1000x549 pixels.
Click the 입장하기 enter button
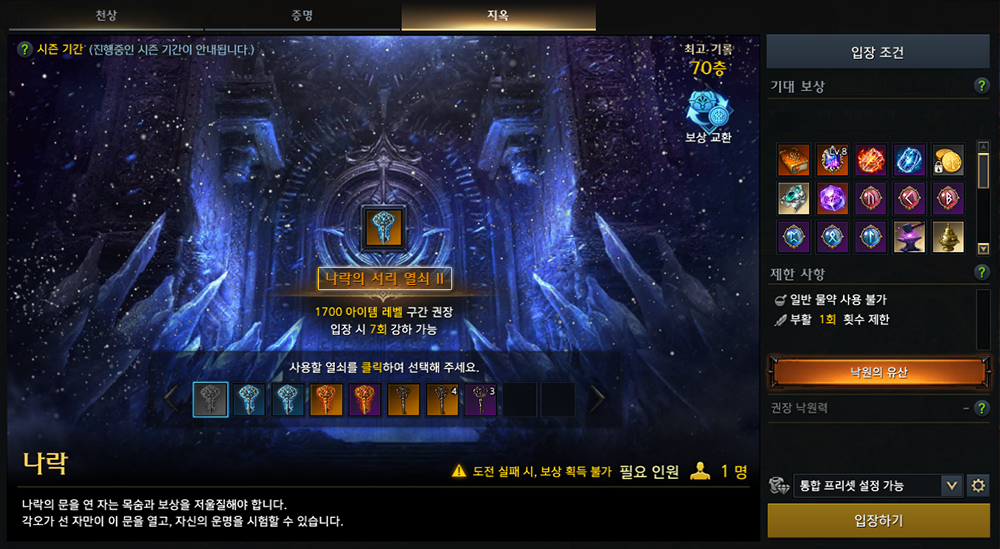[x=878, y=521]
